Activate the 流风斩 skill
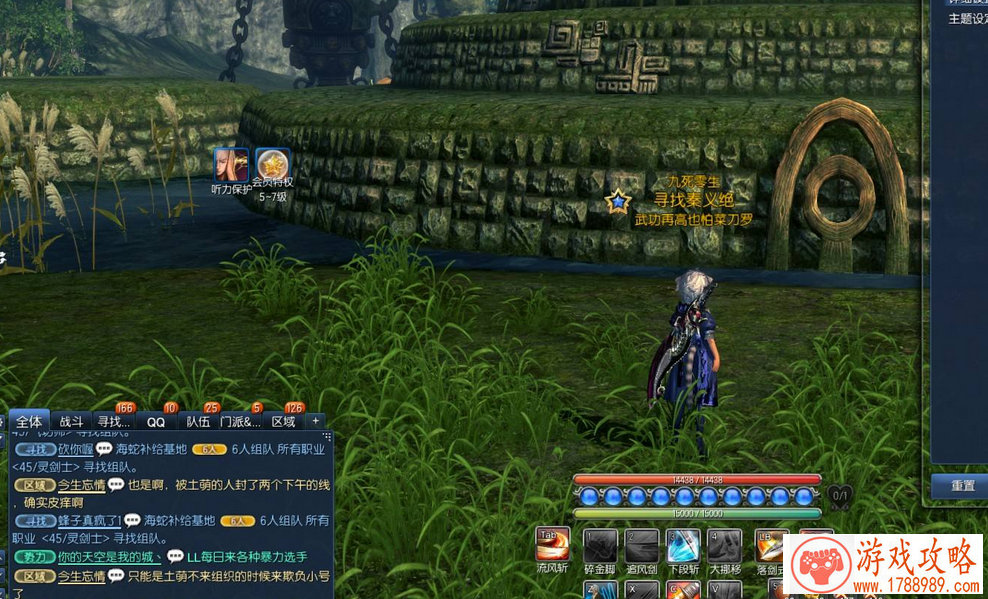This screenshot has height=599, width=988. pyautogui.click(x=553, y=545)
